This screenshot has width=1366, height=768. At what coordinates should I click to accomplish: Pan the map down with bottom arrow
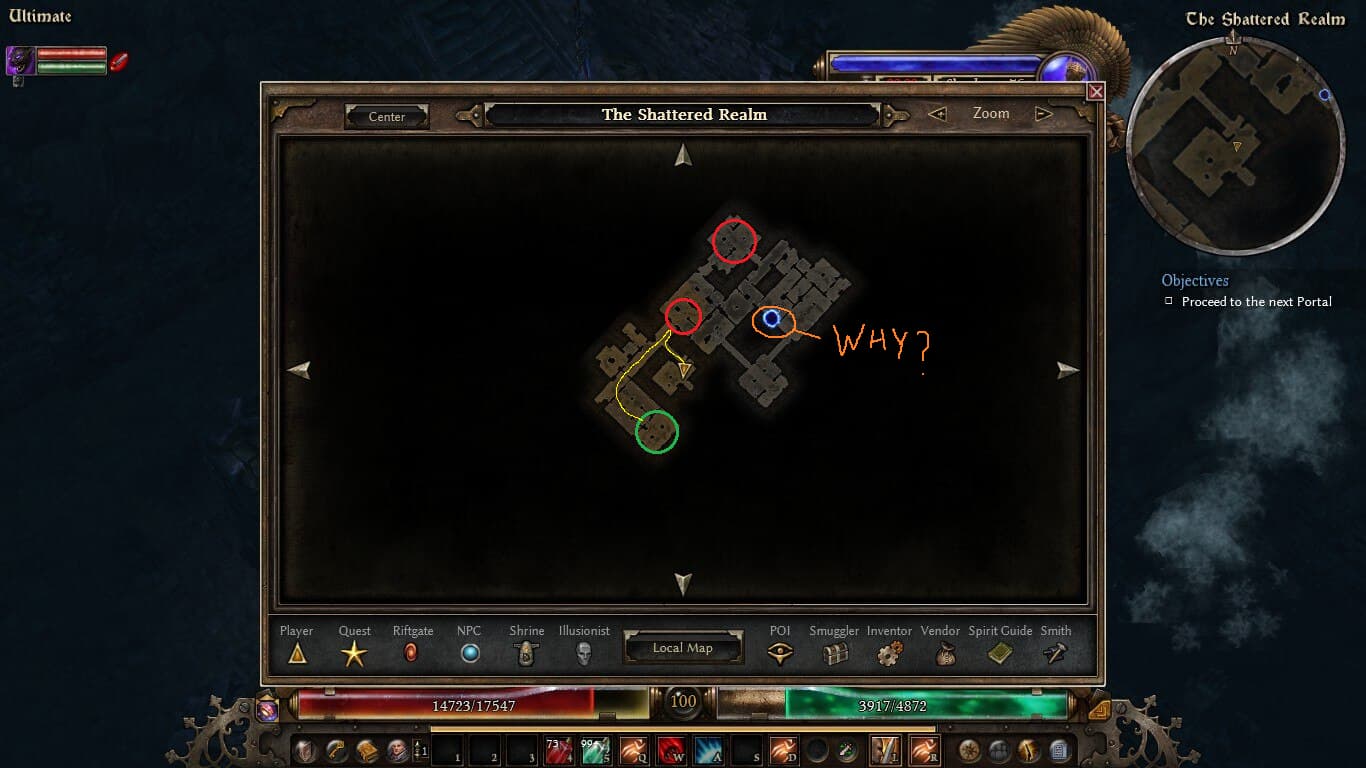683,583
